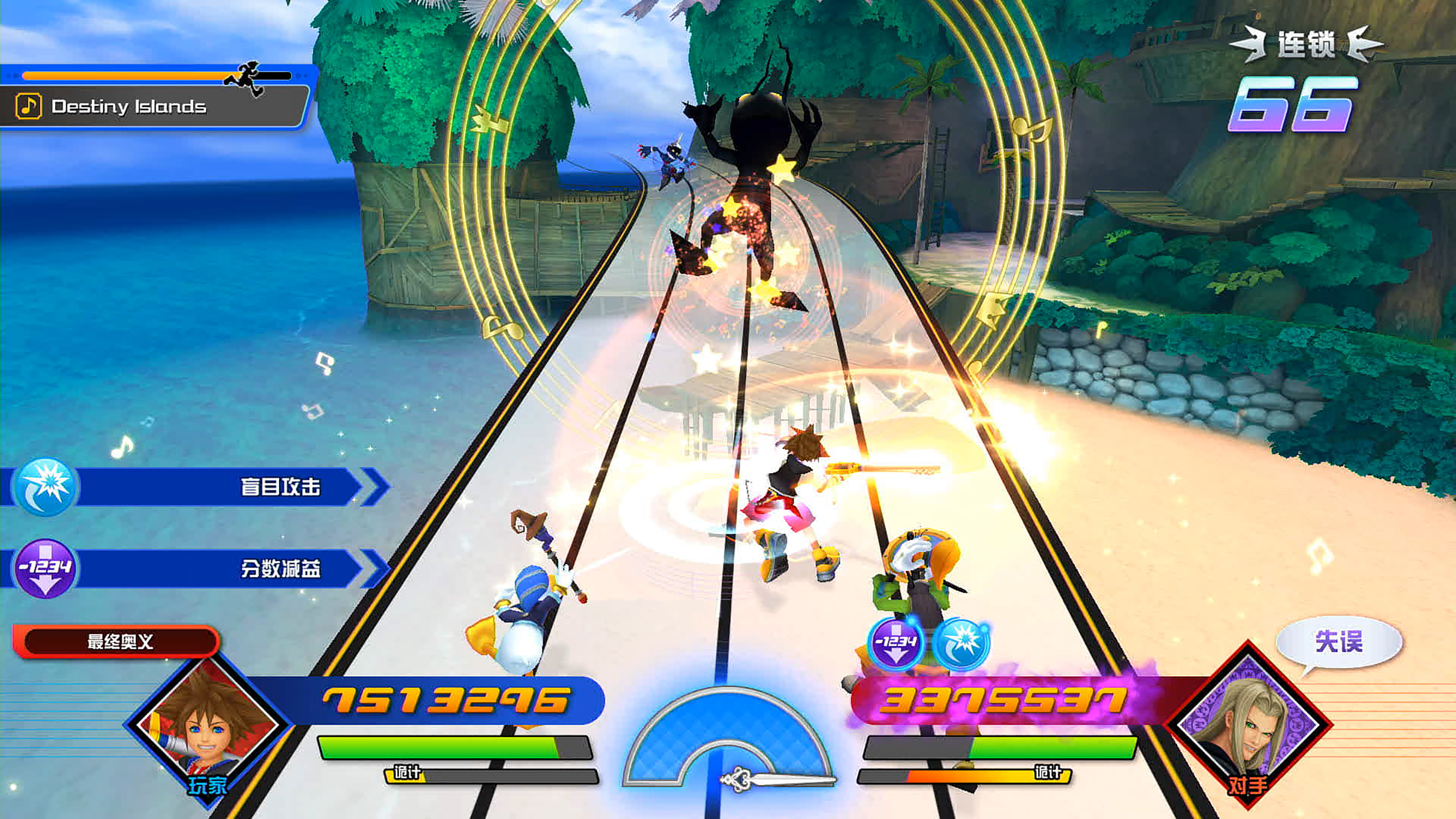The height and width of the screenshot is (819, 1456).
Task: Select the 盲目攻击 trick banner
Action: coord(192,486)
